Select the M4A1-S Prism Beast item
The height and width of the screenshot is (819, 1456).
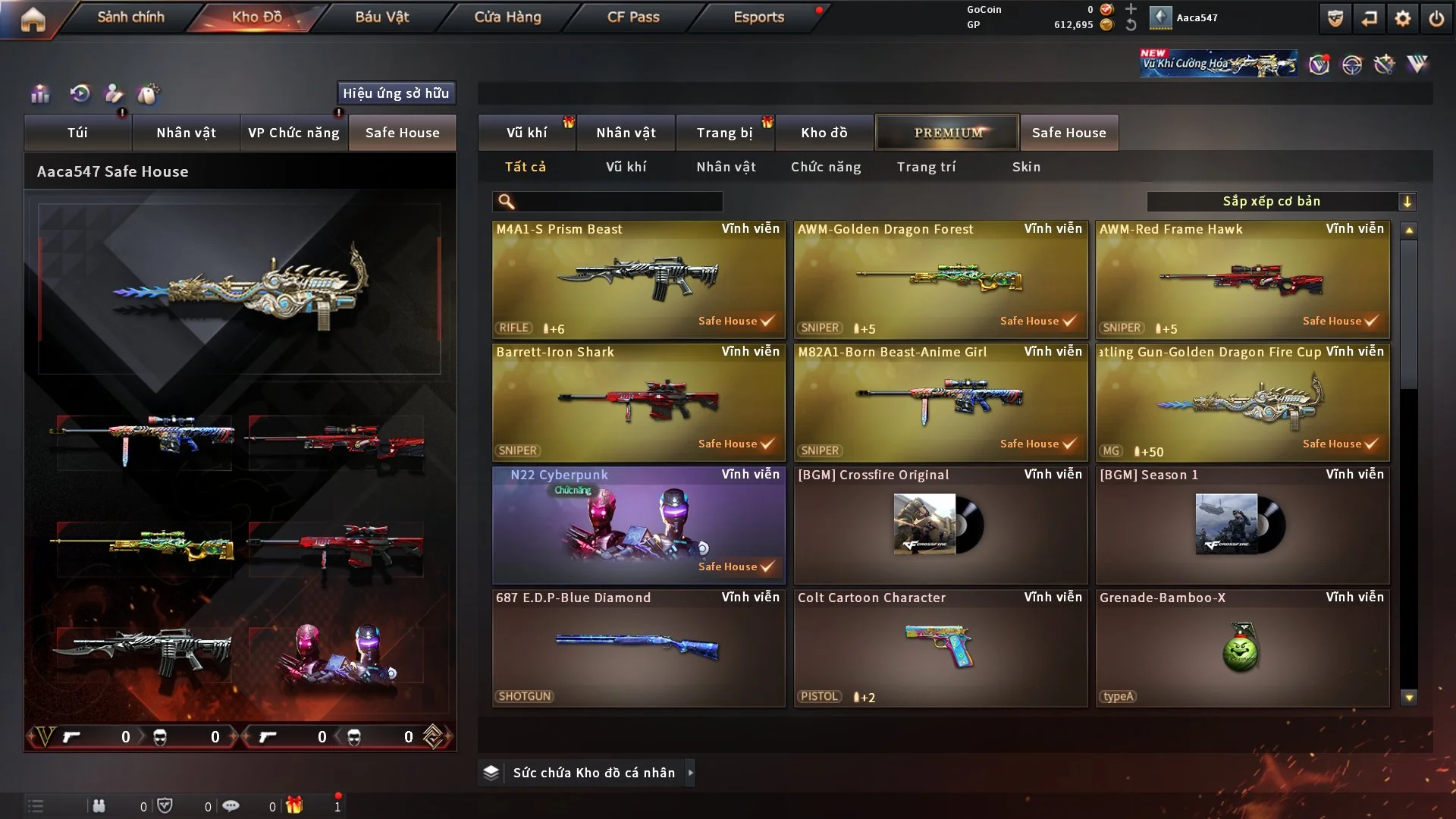pos(639,279)
